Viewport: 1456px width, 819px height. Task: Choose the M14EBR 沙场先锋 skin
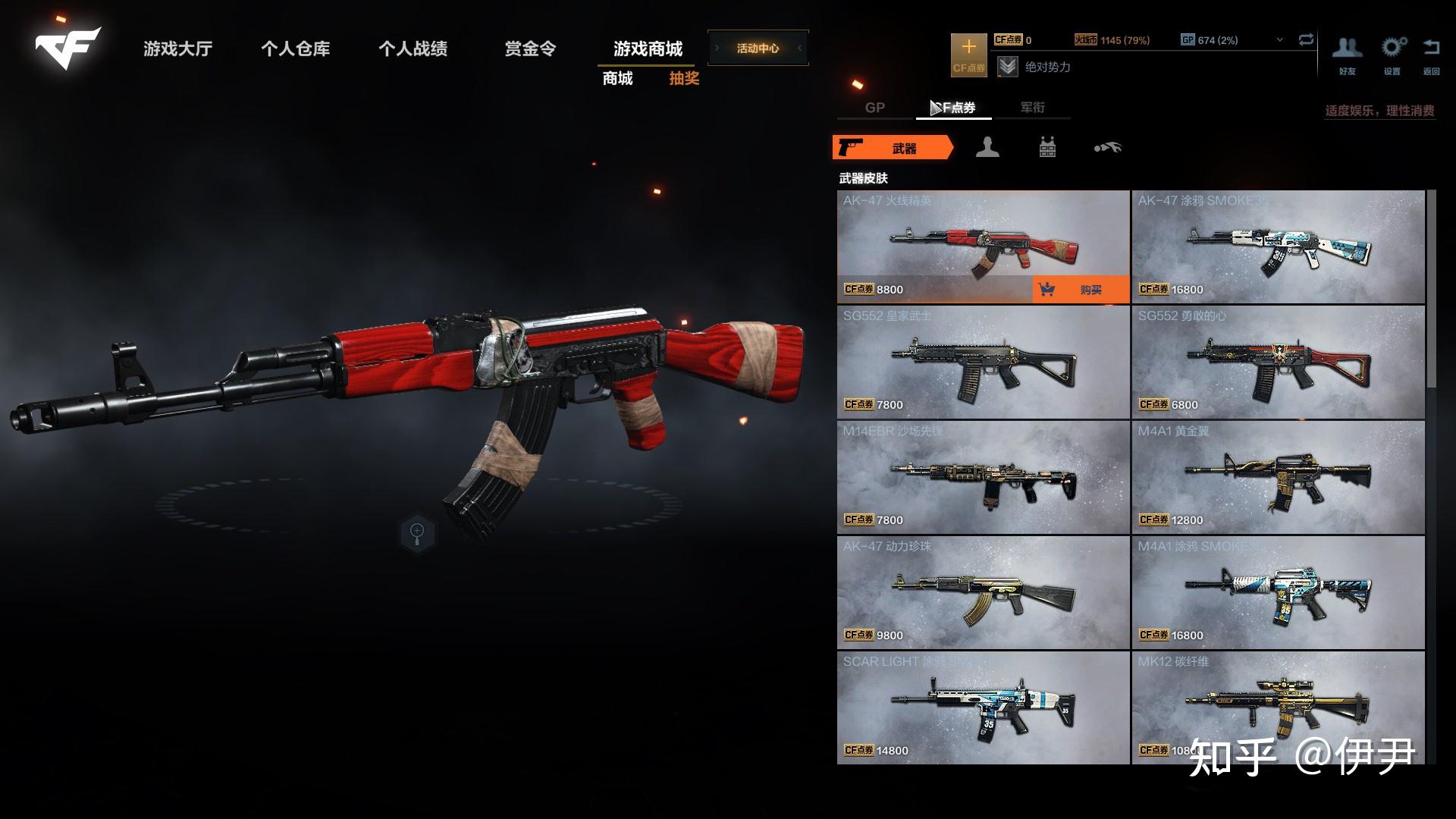(x=983, y=478)
